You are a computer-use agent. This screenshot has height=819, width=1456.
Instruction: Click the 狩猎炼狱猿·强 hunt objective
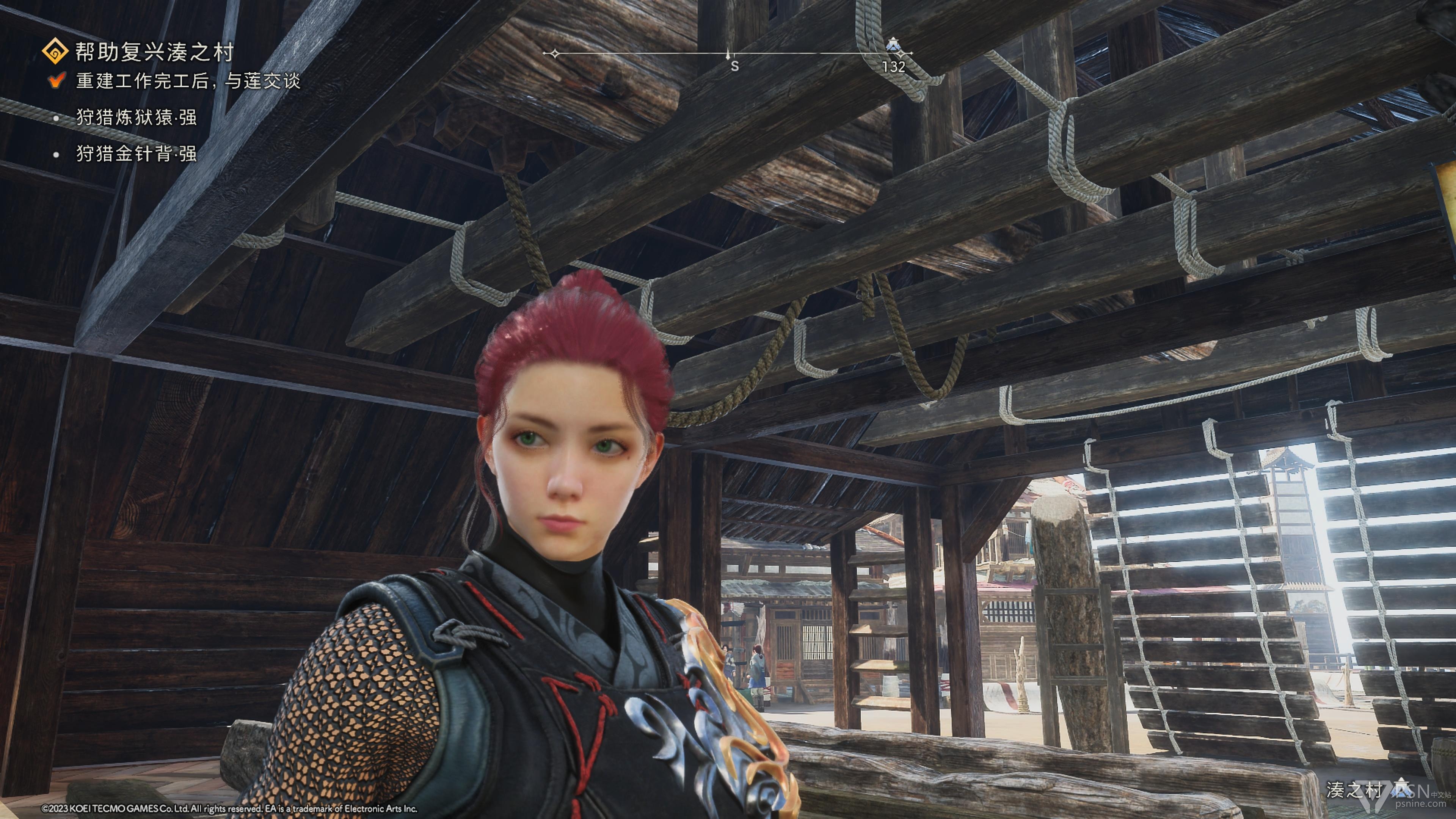pyautogui.click(x=136, y=118)
